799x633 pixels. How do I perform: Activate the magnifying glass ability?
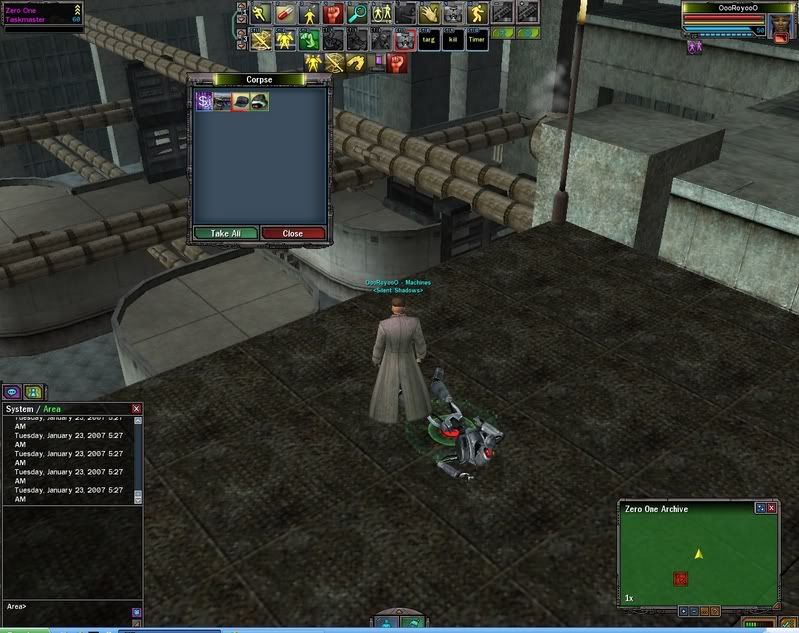pyautogui.click(x=357, y=14)
